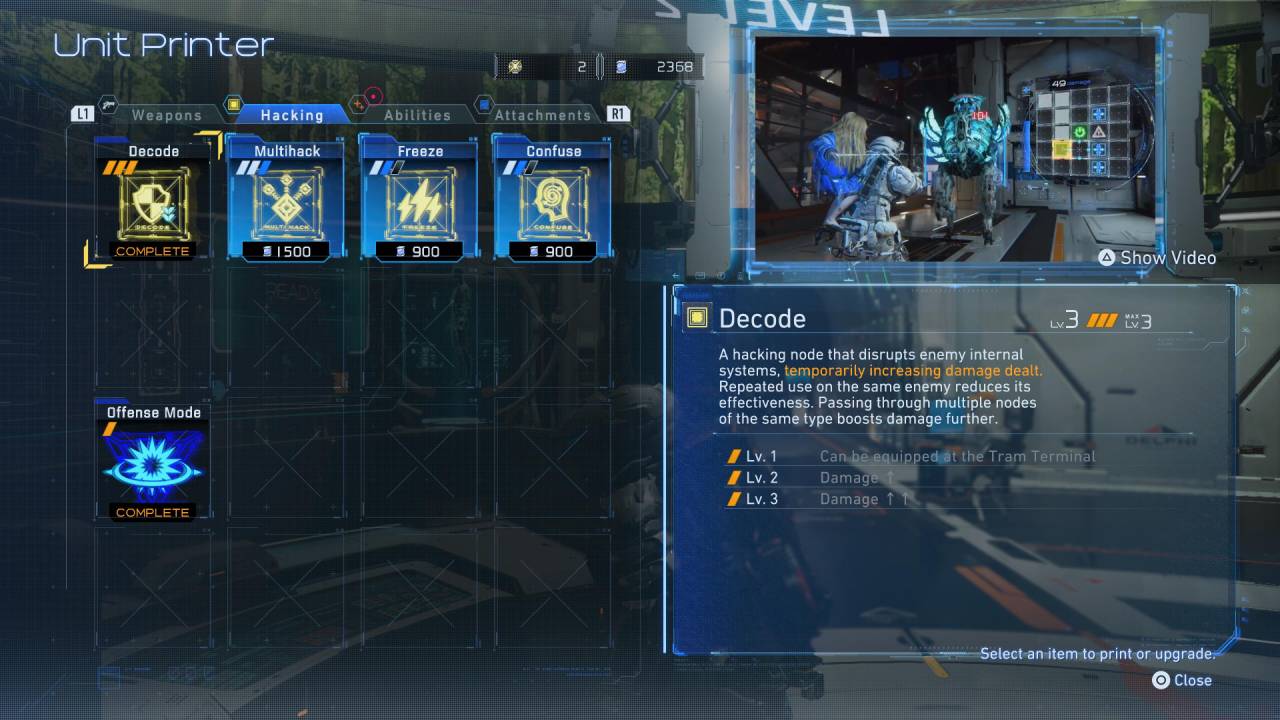Select the Hacking tab
1280x720 pixels.
[293, 114]
